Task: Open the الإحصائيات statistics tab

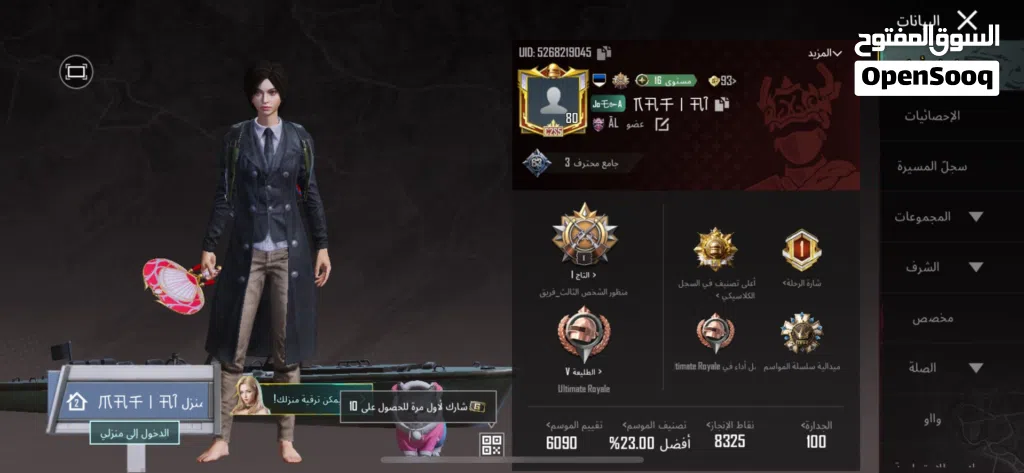Action: click(931, 116)
